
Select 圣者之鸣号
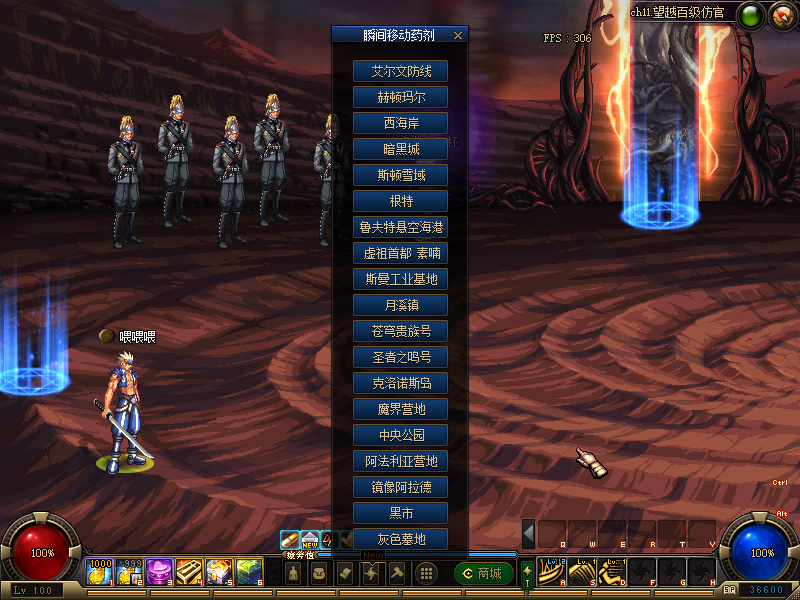tap(400, 357)
